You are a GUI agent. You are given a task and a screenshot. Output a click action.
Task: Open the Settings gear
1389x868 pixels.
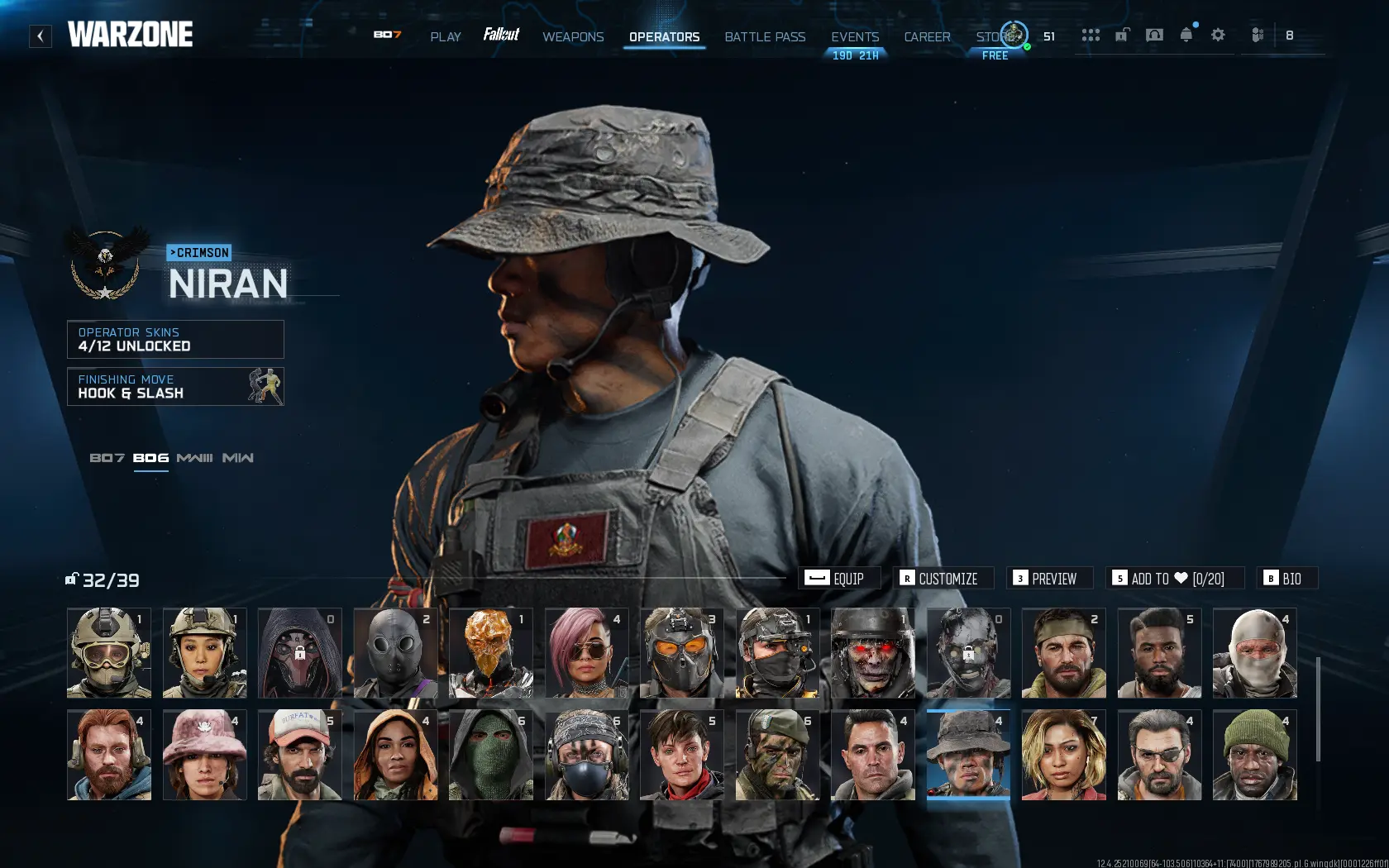(x=1217, y=35)
